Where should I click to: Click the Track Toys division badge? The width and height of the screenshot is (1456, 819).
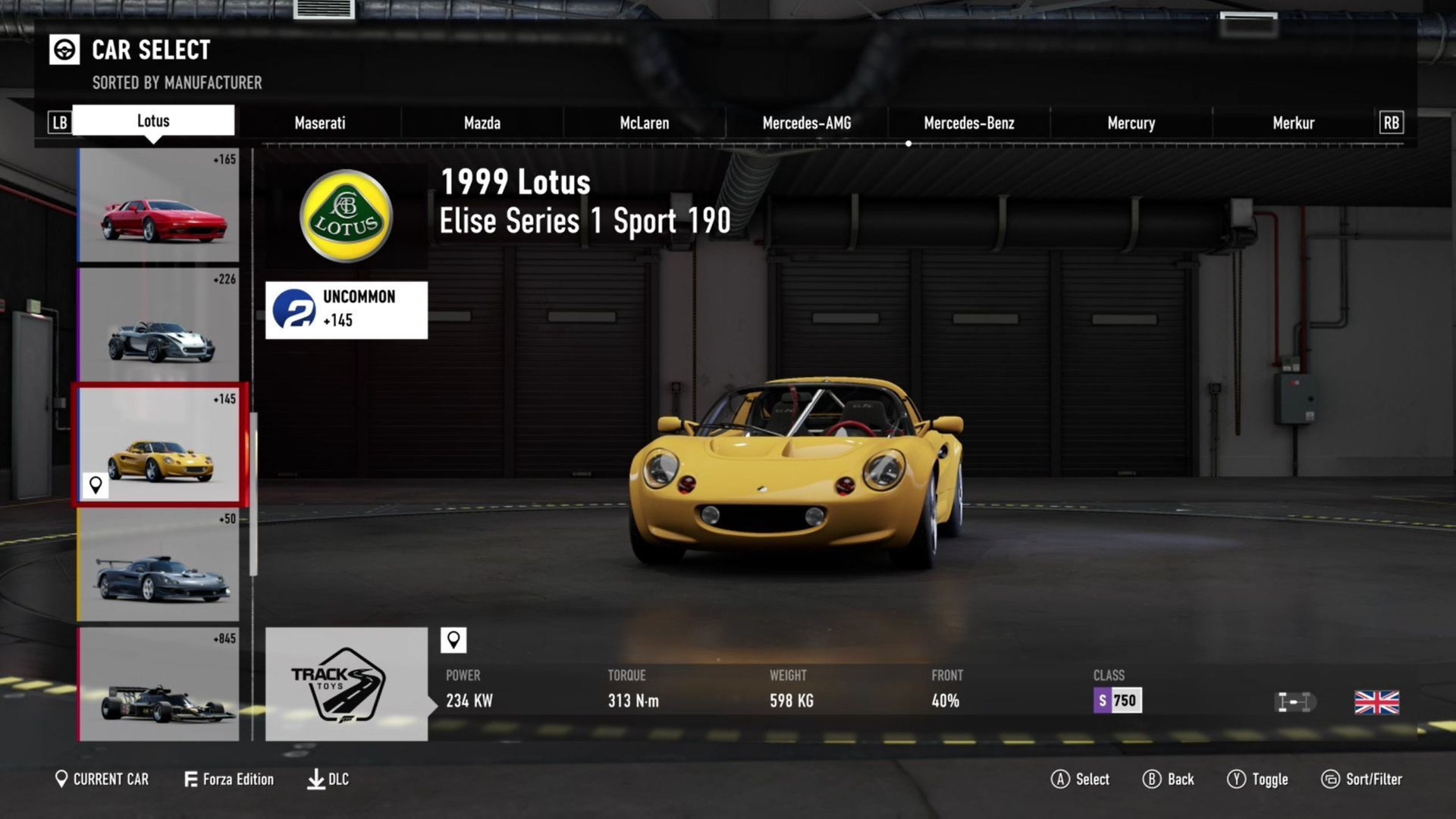tap(346, 684)
